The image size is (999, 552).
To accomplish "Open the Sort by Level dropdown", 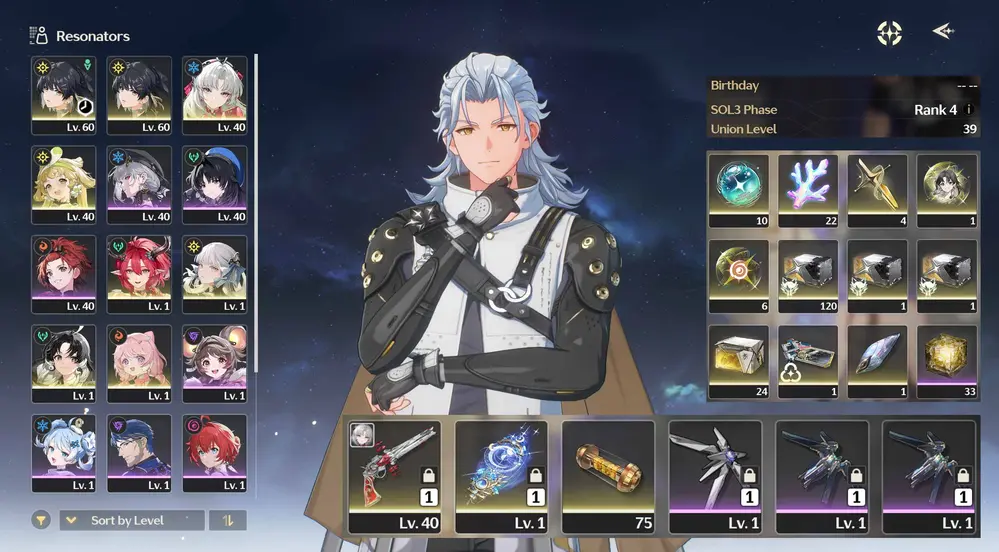I will point(132,520).
